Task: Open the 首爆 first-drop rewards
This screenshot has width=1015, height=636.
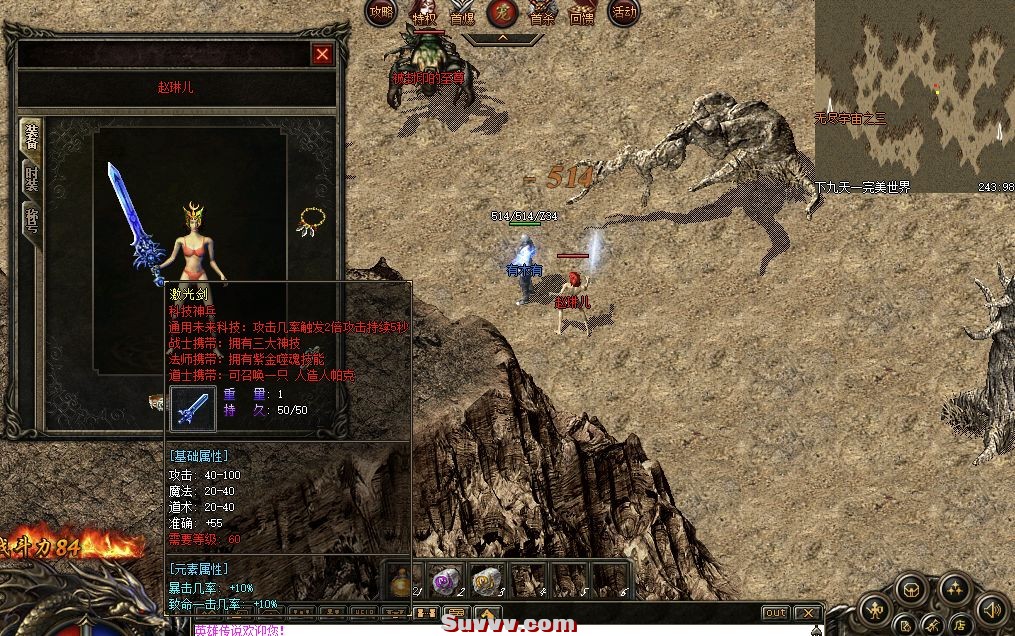Action: coord(462,13)
